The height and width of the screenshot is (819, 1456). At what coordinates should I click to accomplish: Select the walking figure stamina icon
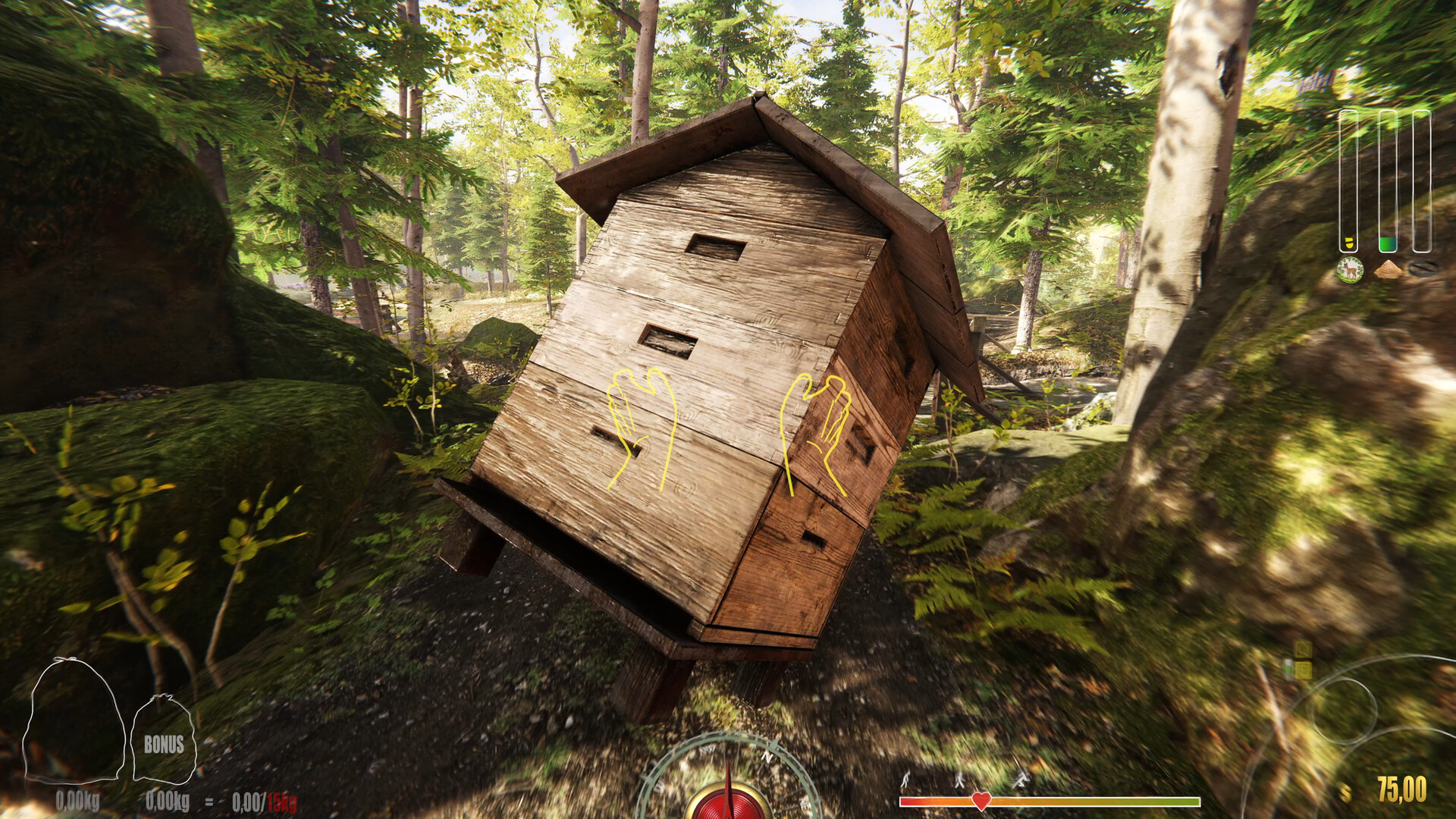[960, 780]
